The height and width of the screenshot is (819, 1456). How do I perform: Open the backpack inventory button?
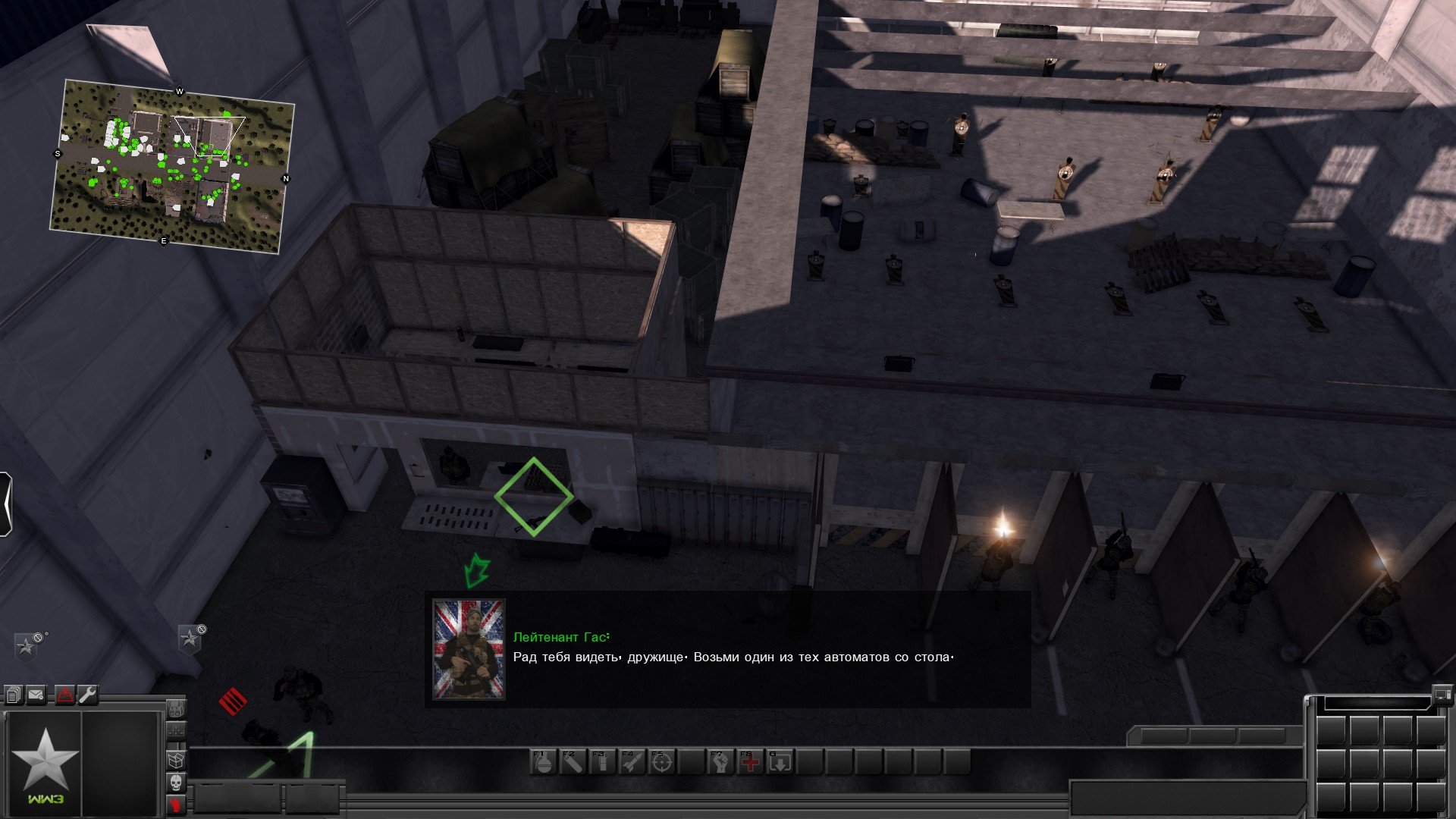click(x=176, y=710)
